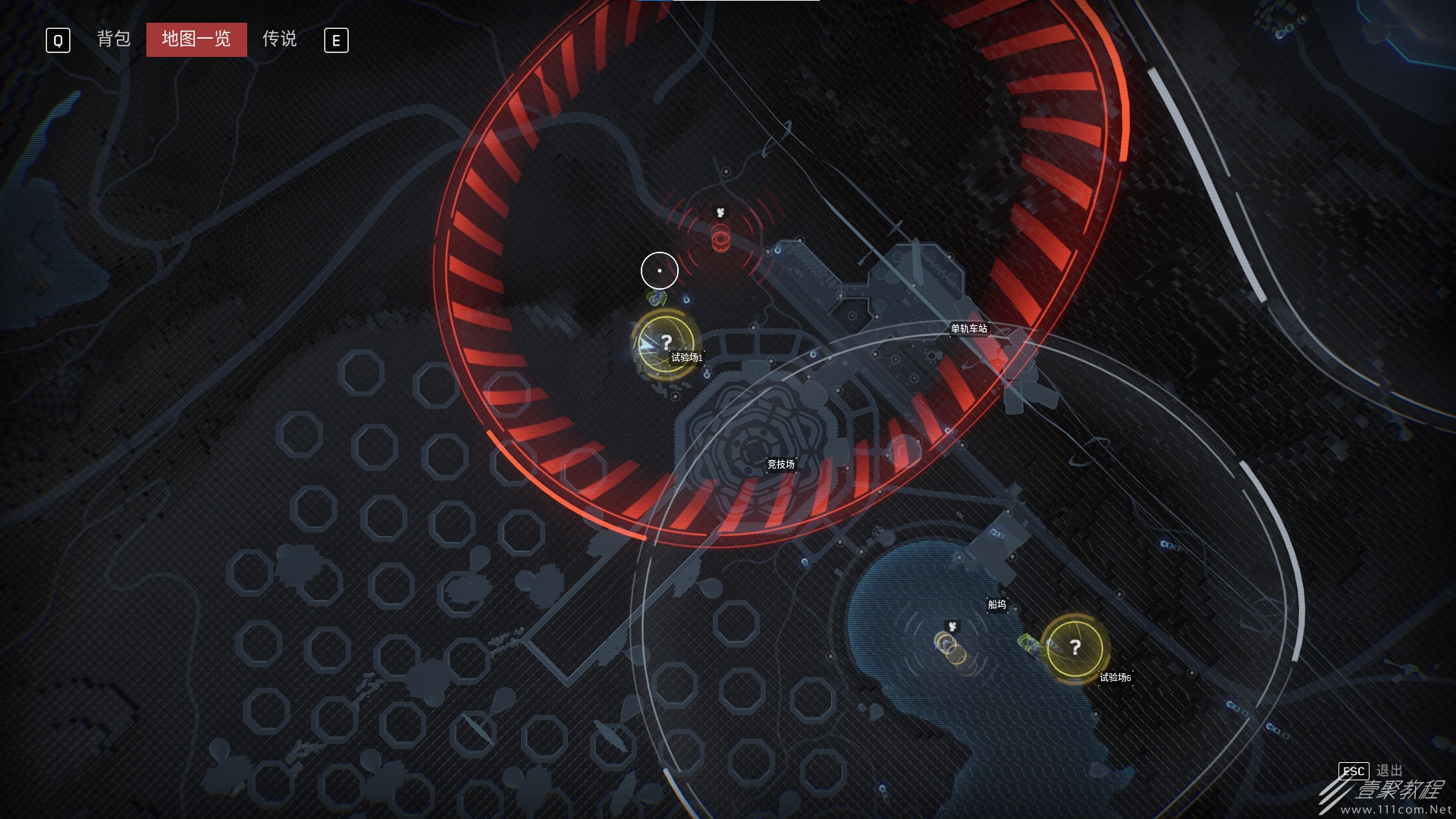The image size is (1456, 819).
Task: Click the 单轨车站 map label
Action: (x=969, y=328)
